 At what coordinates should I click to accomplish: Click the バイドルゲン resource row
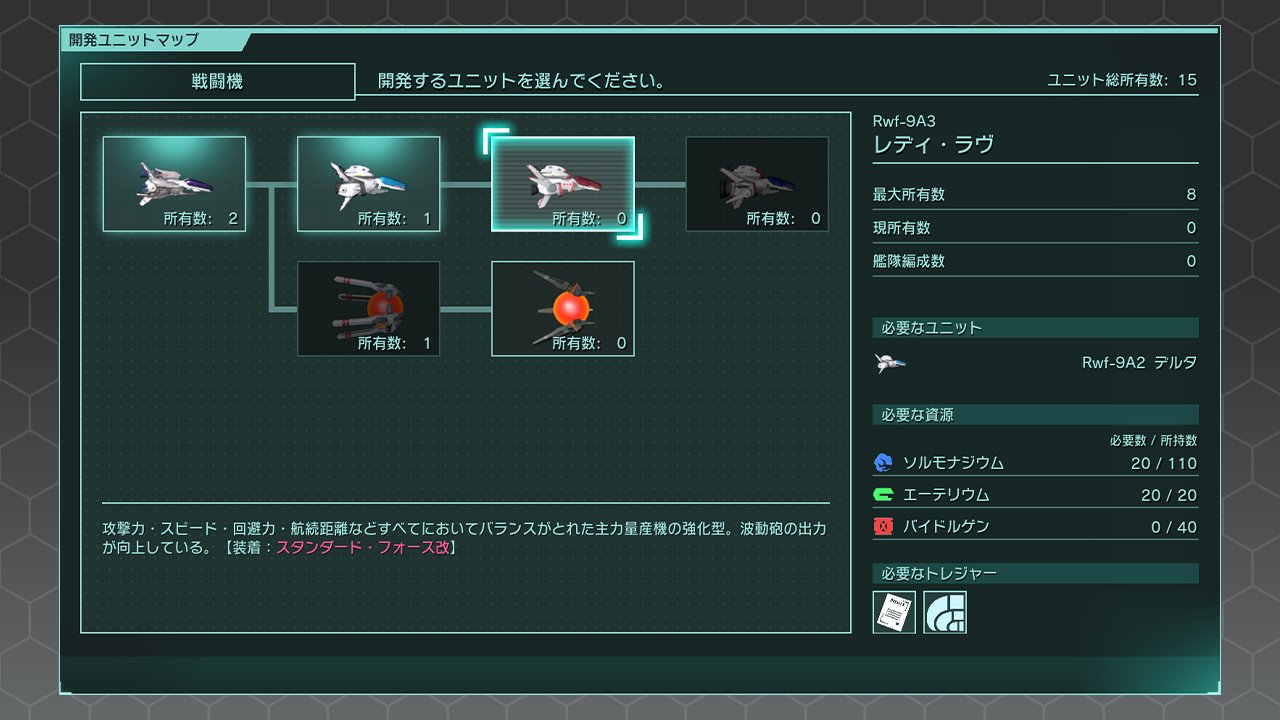tap(1035, 527)
